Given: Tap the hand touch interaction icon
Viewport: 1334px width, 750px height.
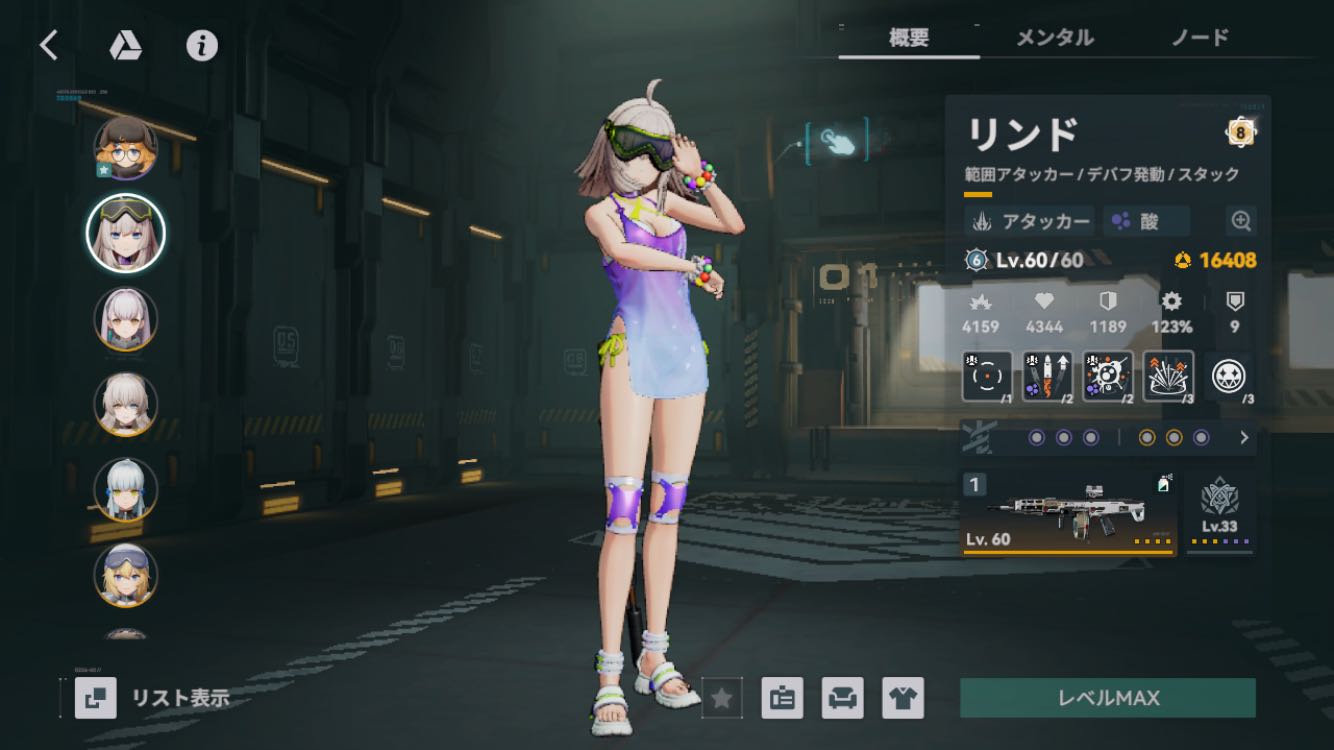Looking at the screenshot, I should [x=836, y=141].
